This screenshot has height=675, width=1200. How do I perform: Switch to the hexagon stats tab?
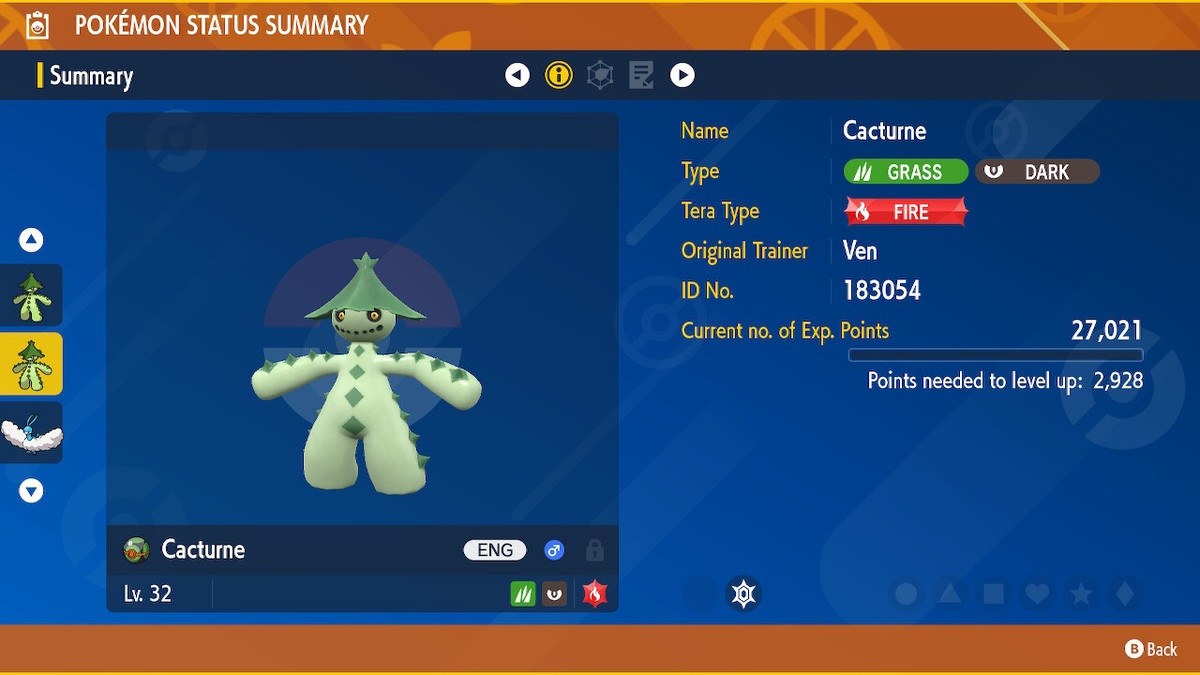pyautogui.click(x=600, y=75)
